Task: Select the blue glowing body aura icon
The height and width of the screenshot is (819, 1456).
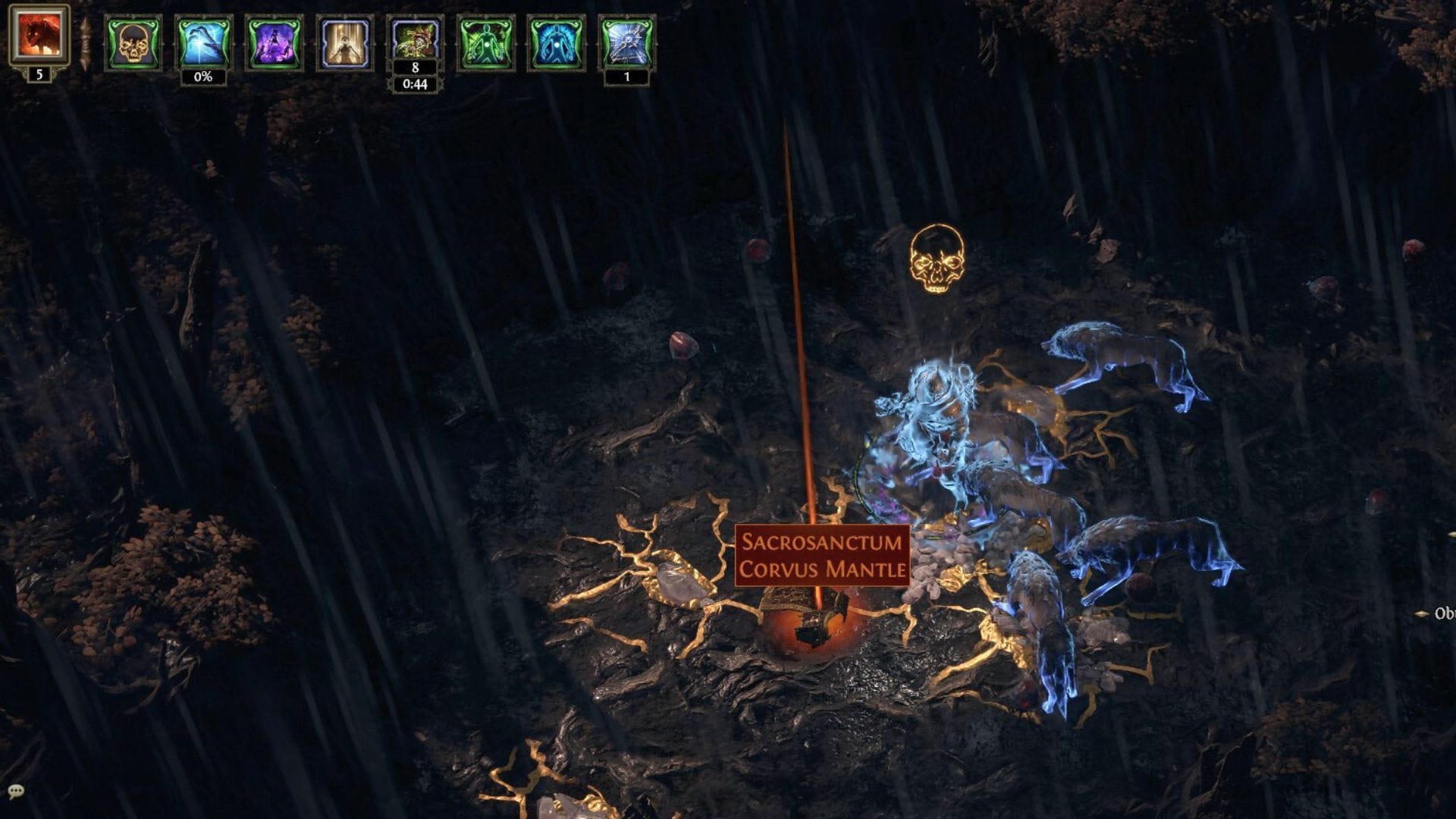Action: click(556, 42)
